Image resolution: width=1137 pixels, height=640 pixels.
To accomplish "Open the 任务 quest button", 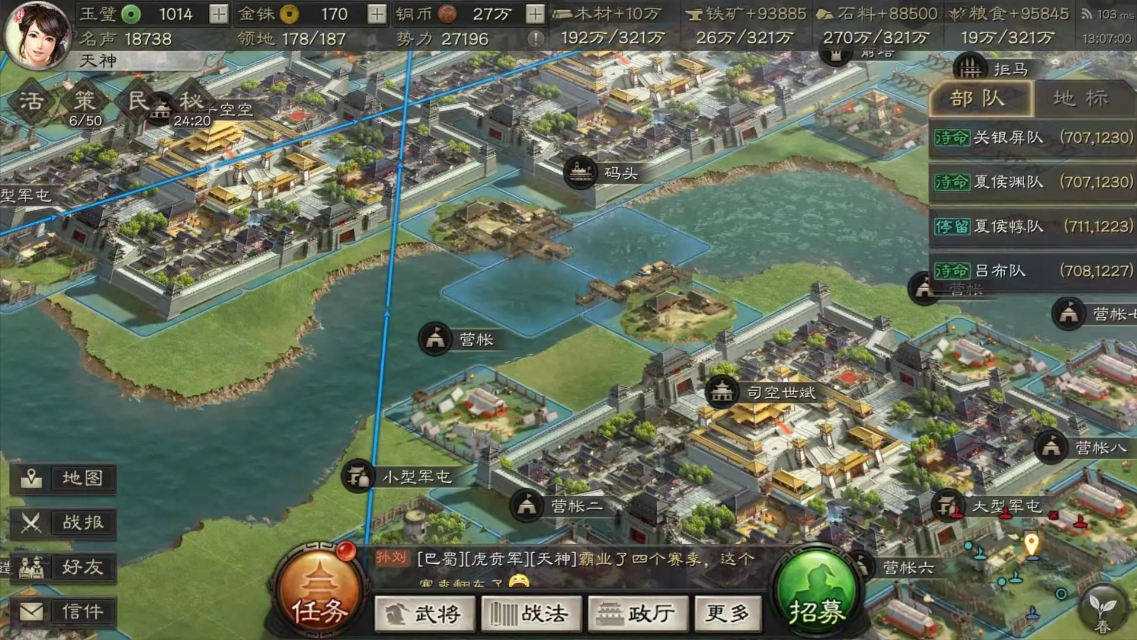I will tap(318, 596).
